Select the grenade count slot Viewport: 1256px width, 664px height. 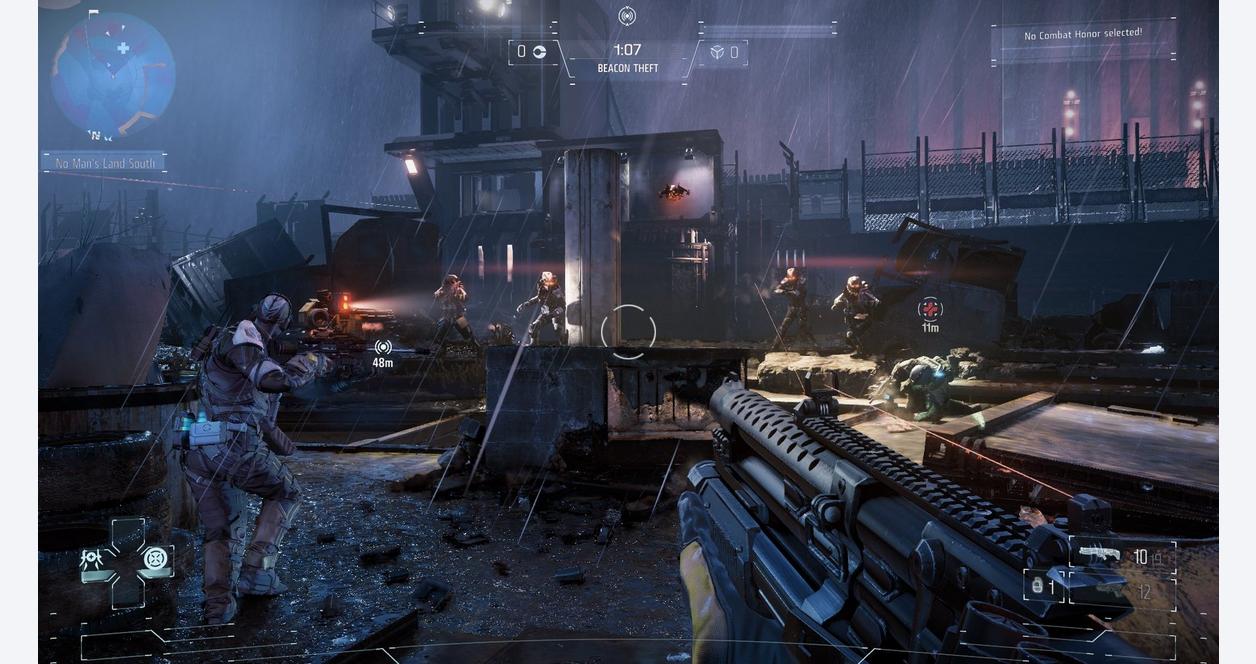click(x=1043, y=586)
